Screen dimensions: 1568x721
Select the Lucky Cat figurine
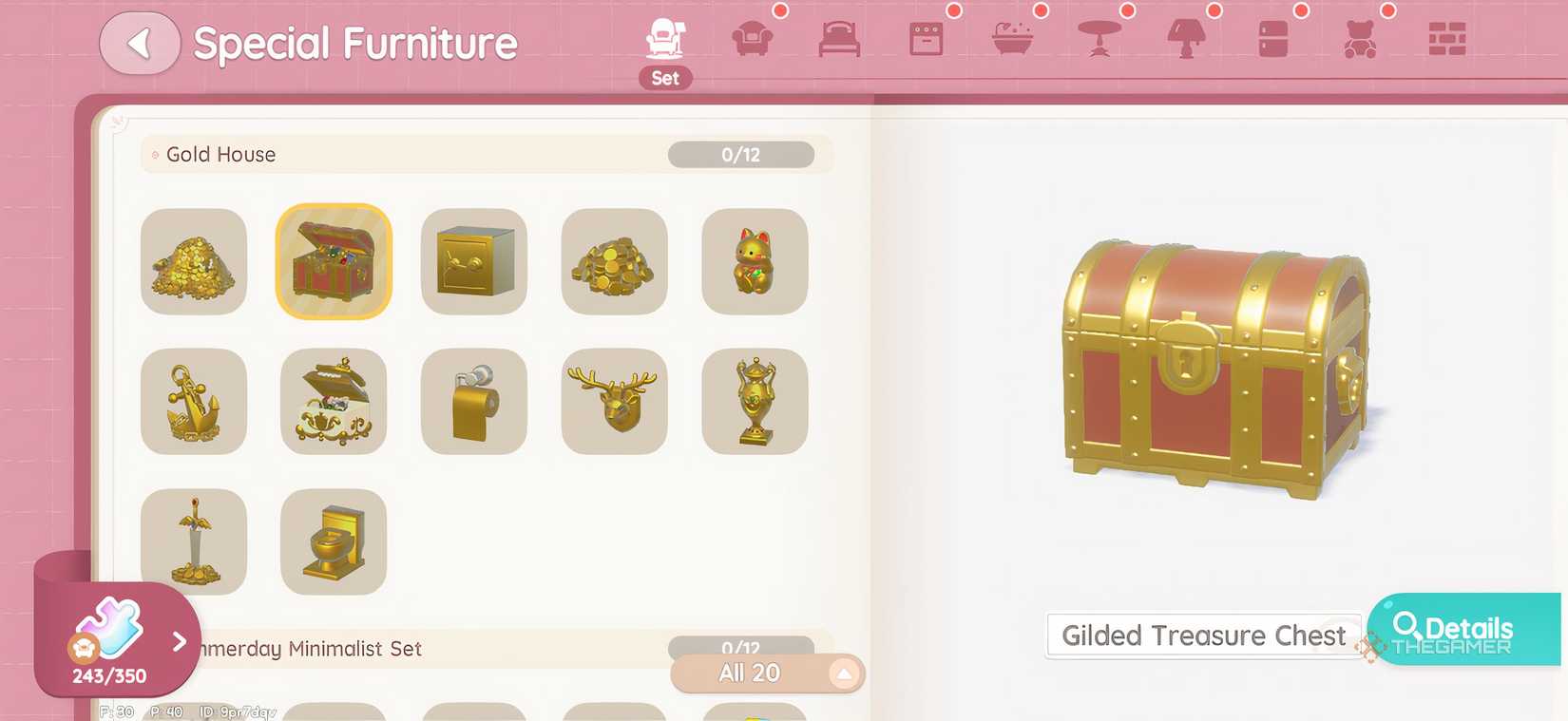[754, 262]
